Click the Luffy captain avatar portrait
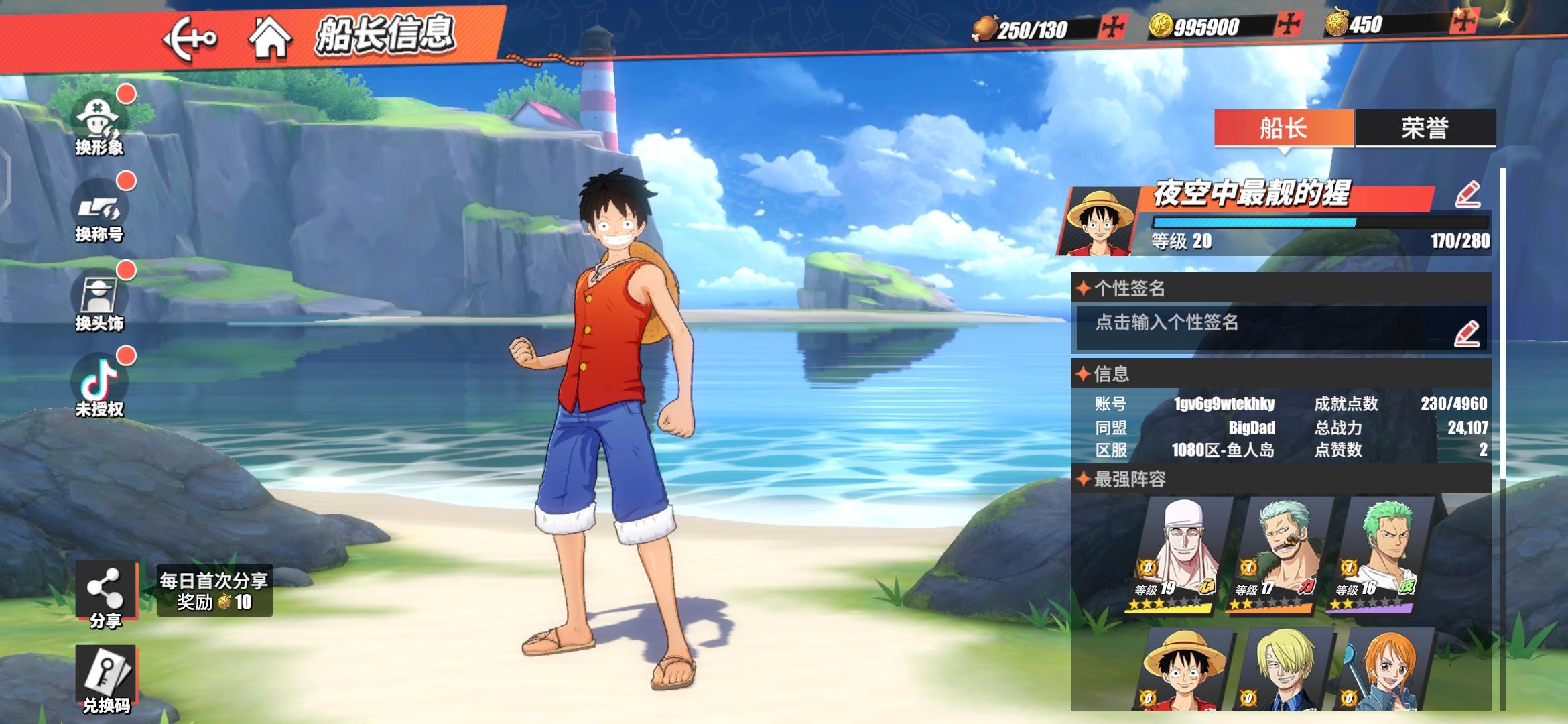The width and height of the screenshot is (1568, 724). (1099, 221)
